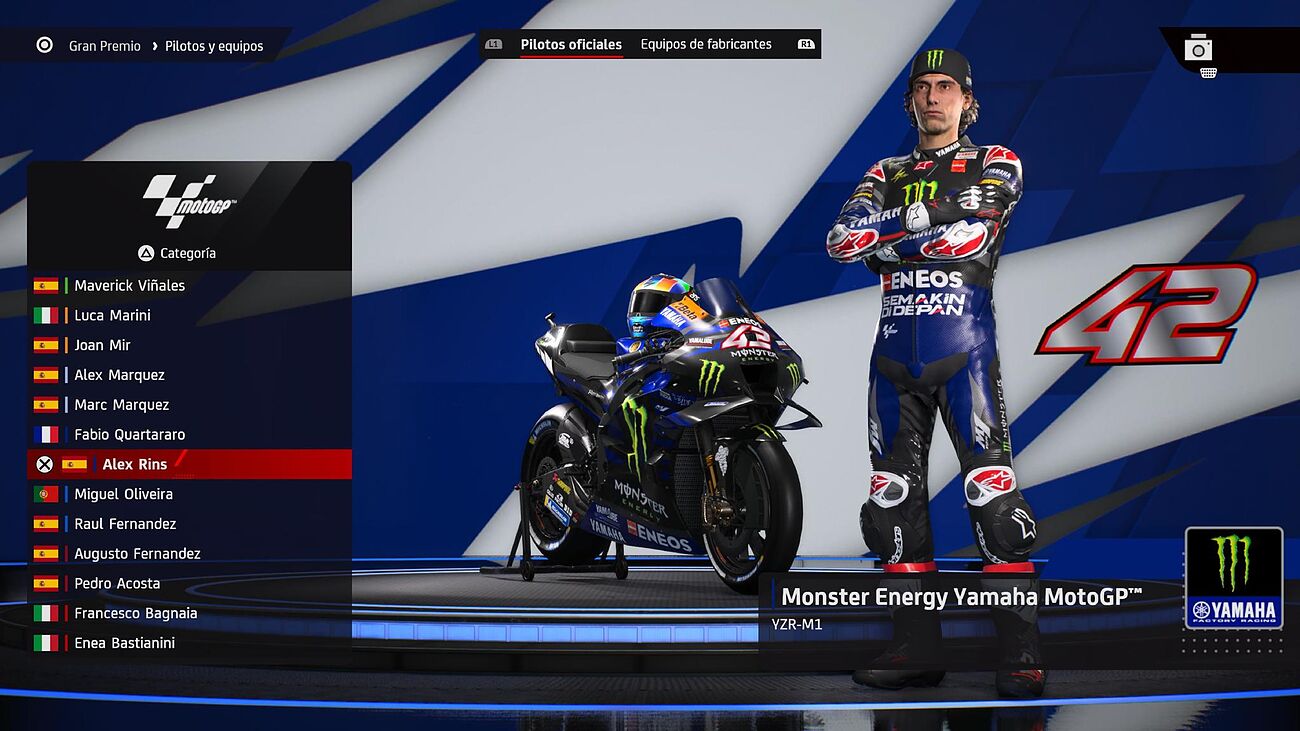Select Fabio Quartararo
Image resolution: width=1300 pixels, height=731 pixels.
(x=129, y=435)
